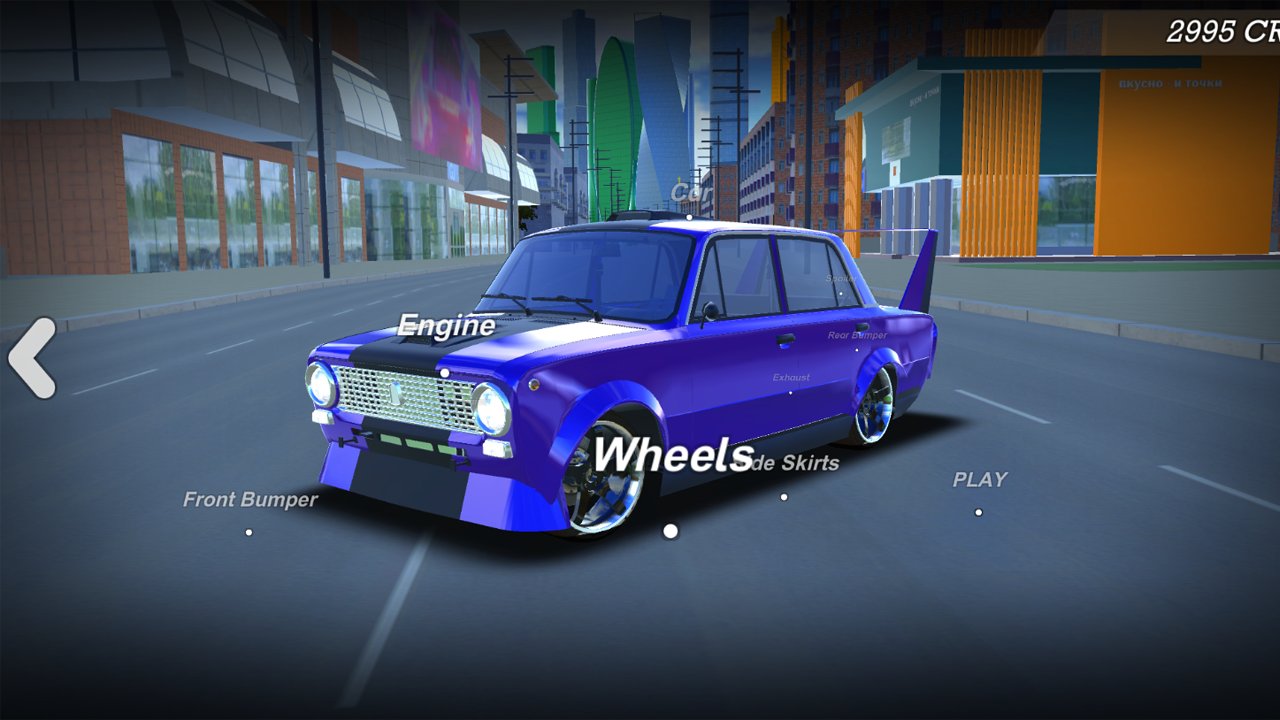The image size is (1280, 720).
Task: Switch to the Rear Bumper customization section
Action: [855, 350]
